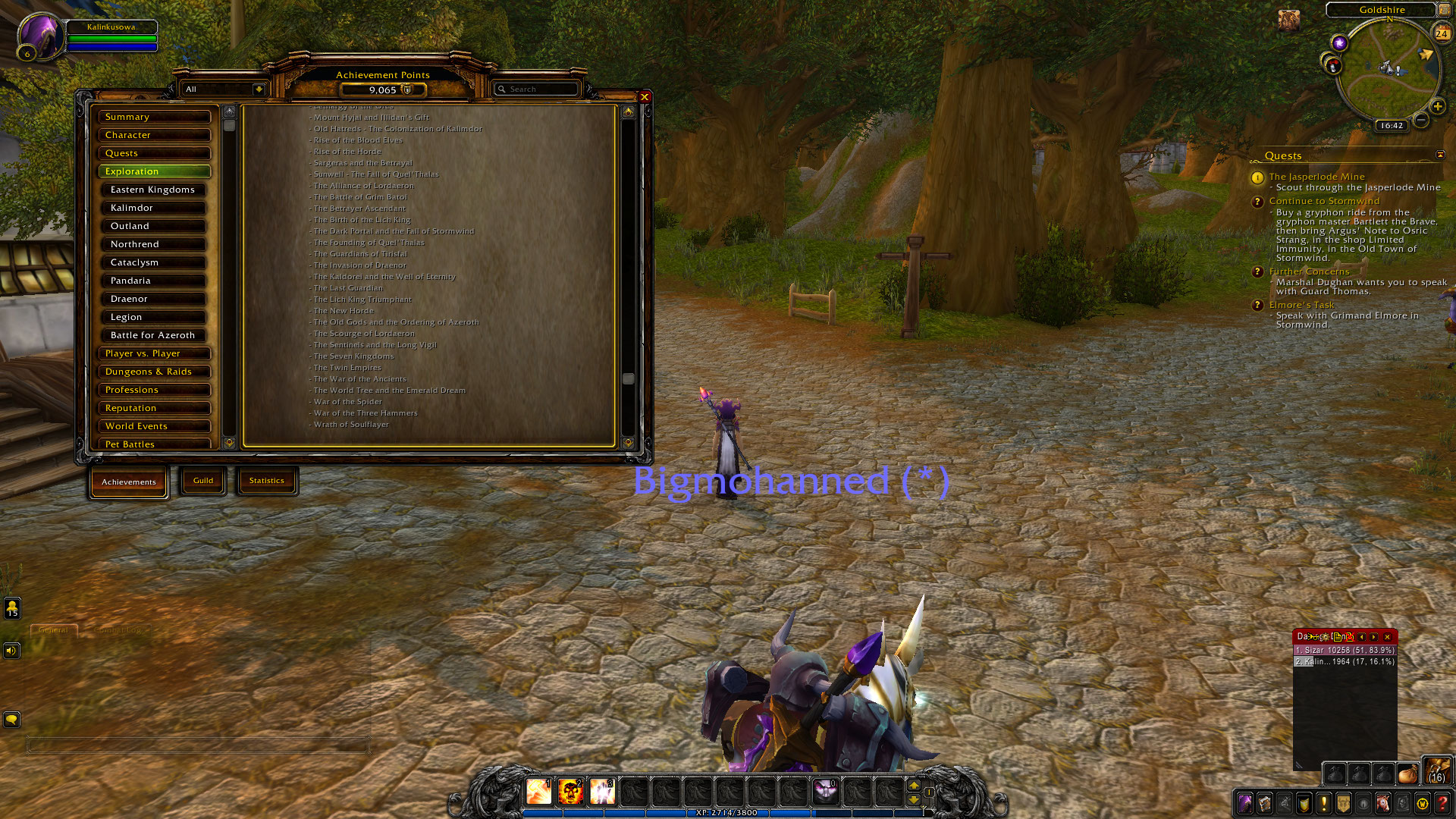Toggle the Character Info panel micro button
The height and width of the screenshot is (819, 1456).
(x=1245, y=804)
